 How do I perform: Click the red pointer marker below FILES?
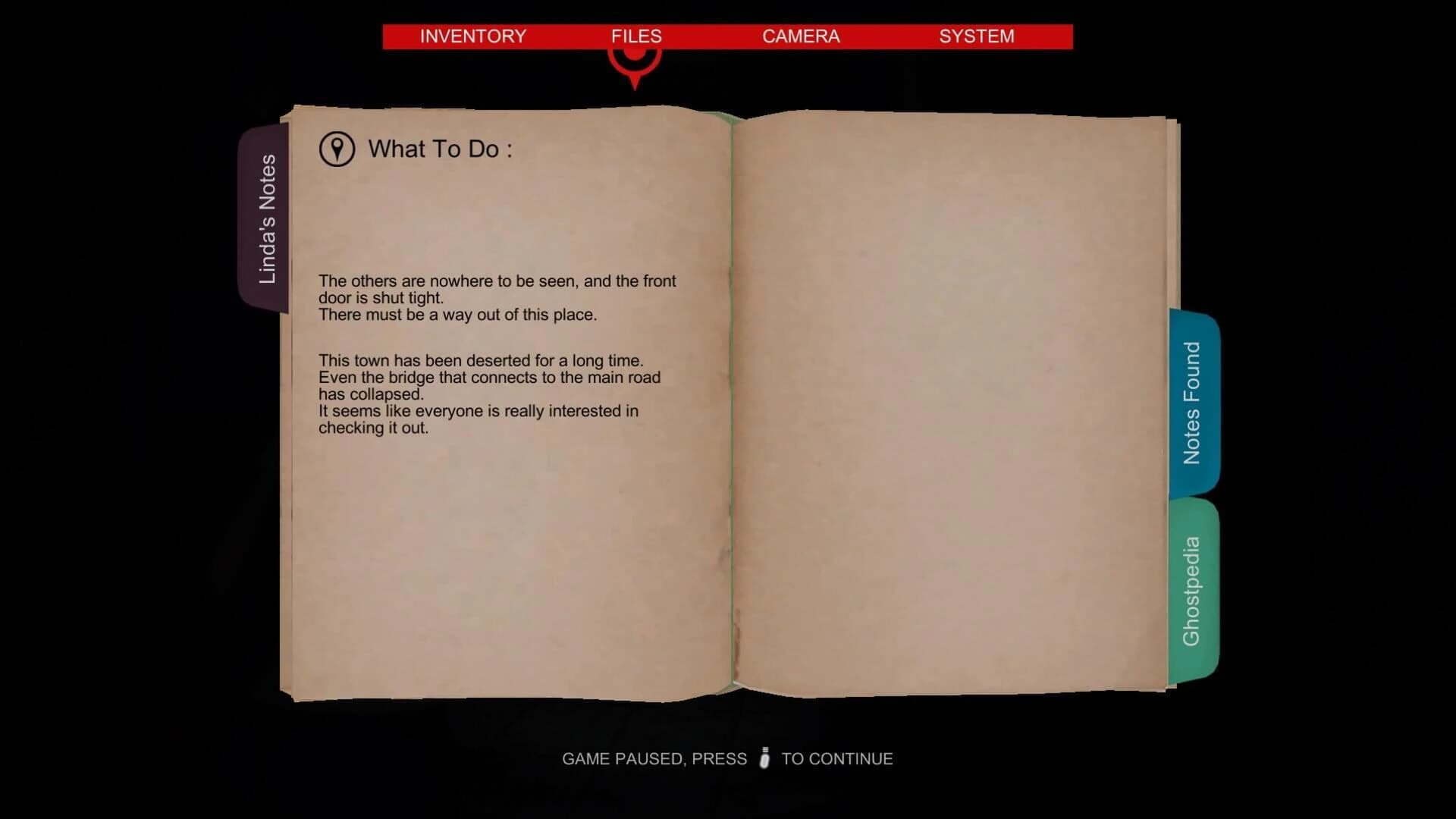pos(635,68)
